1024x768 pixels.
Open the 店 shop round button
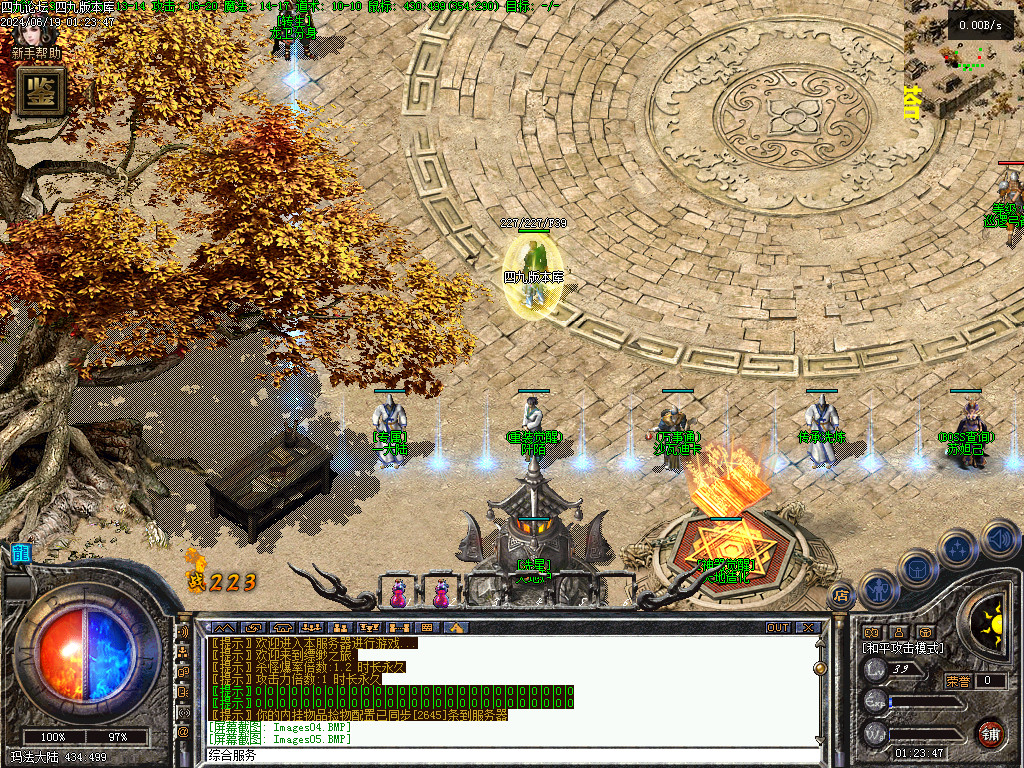[841, 596]
